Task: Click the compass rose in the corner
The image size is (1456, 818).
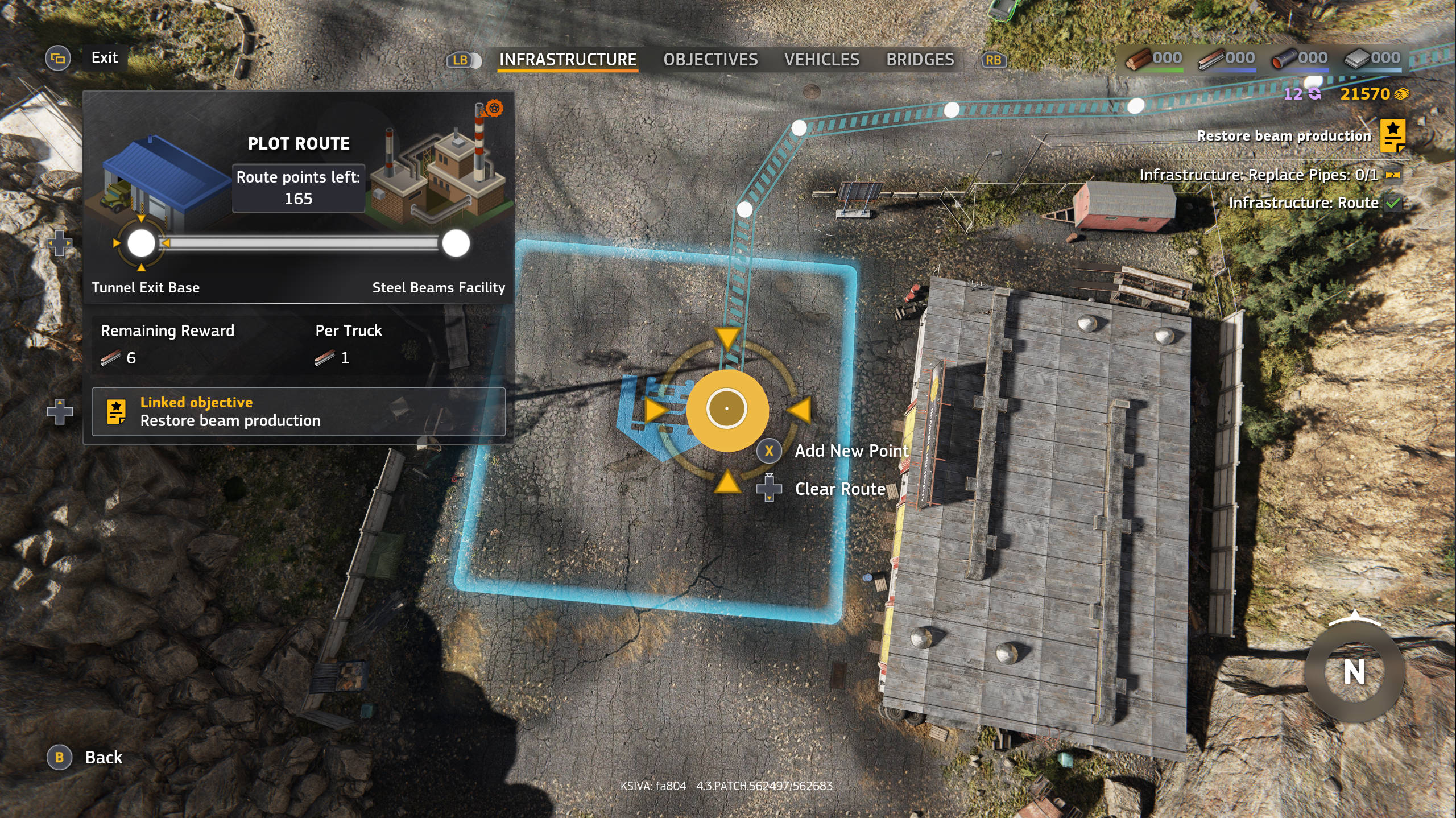Action: coord(1355,670)
